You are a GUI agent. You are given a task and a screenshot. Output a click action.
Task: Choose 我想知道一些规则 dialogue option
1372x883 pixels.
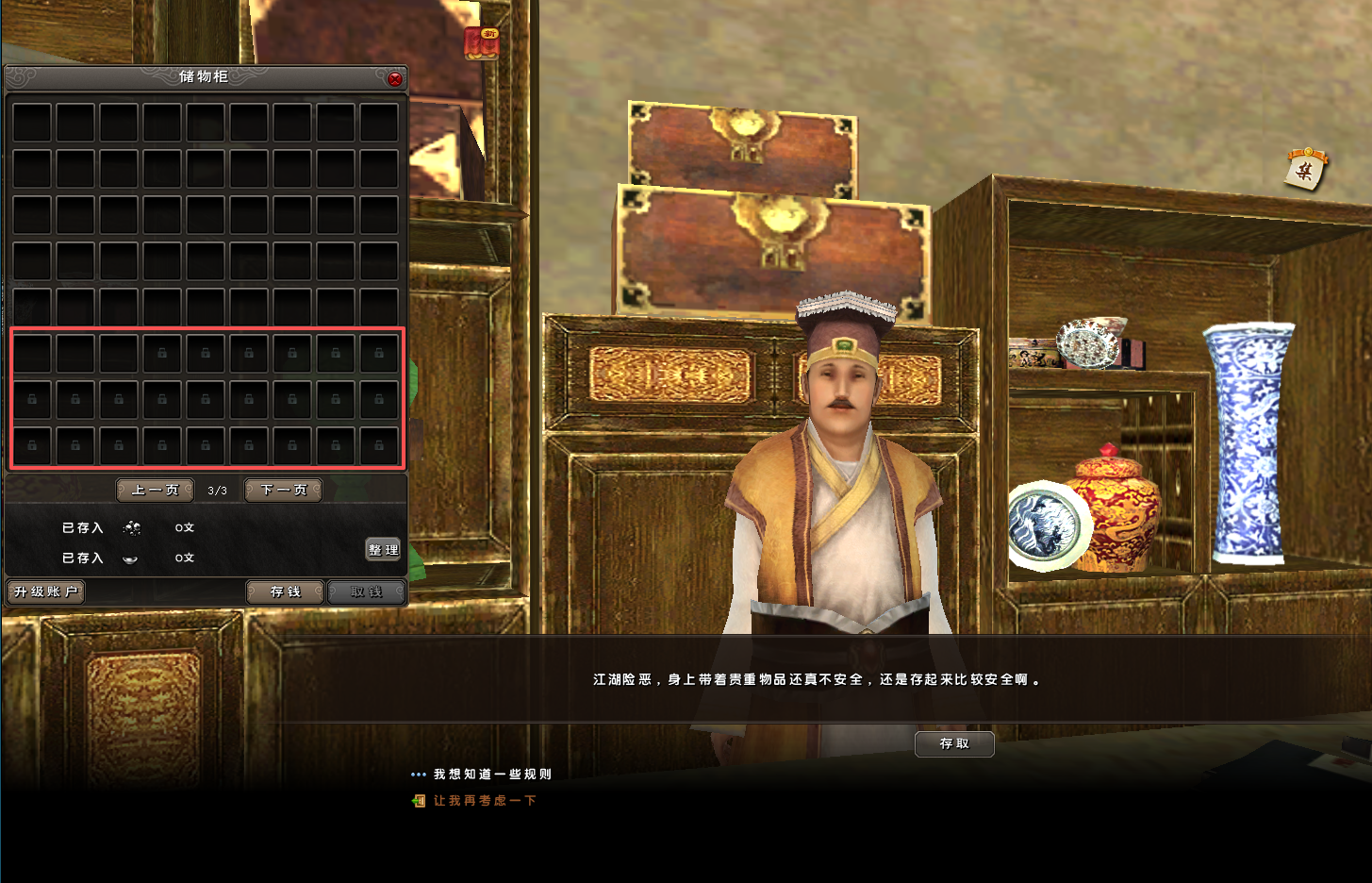[492, 775]
